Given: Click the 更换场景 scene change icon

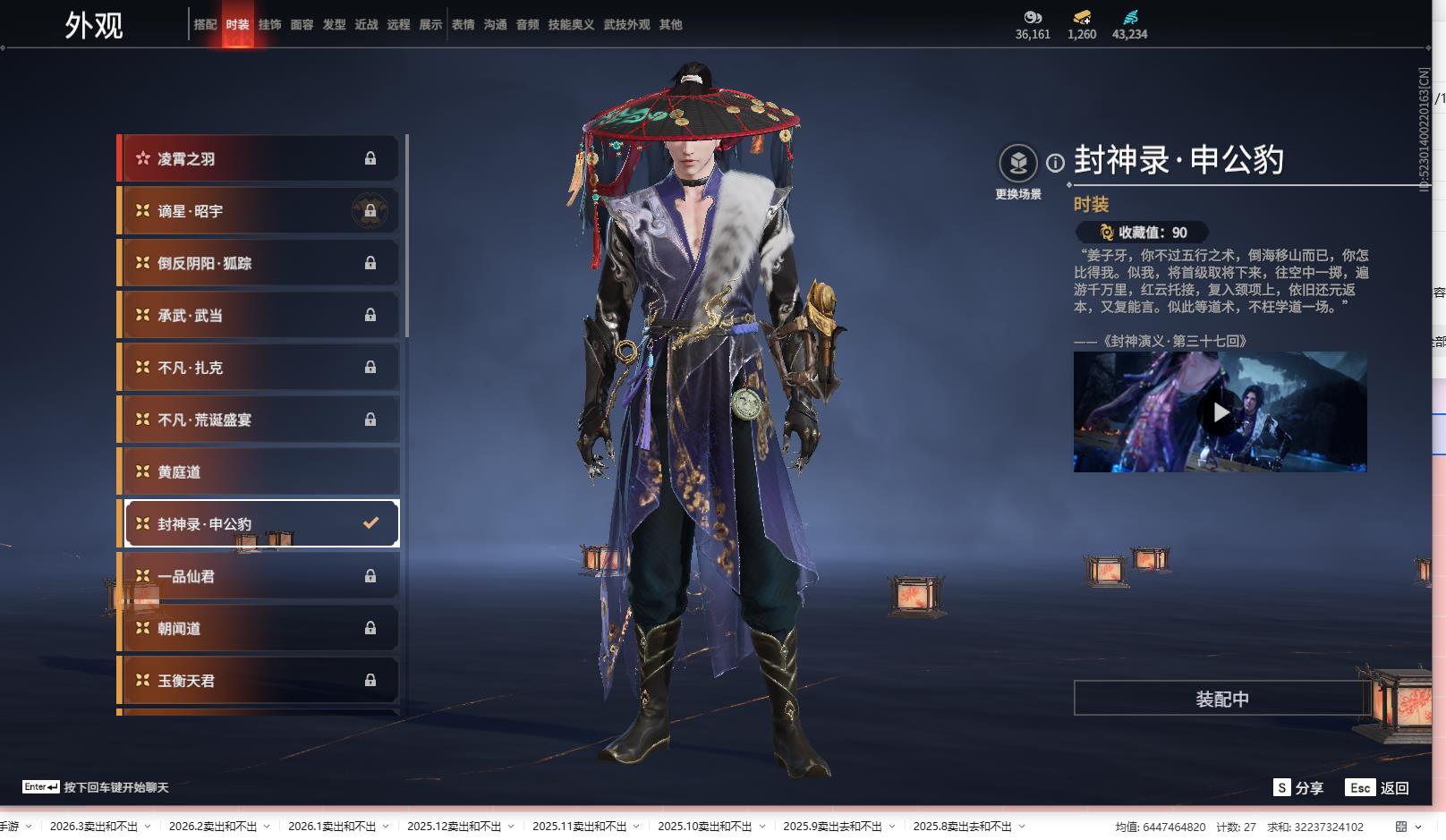Looking at the screenshot, I should 1017,164.
